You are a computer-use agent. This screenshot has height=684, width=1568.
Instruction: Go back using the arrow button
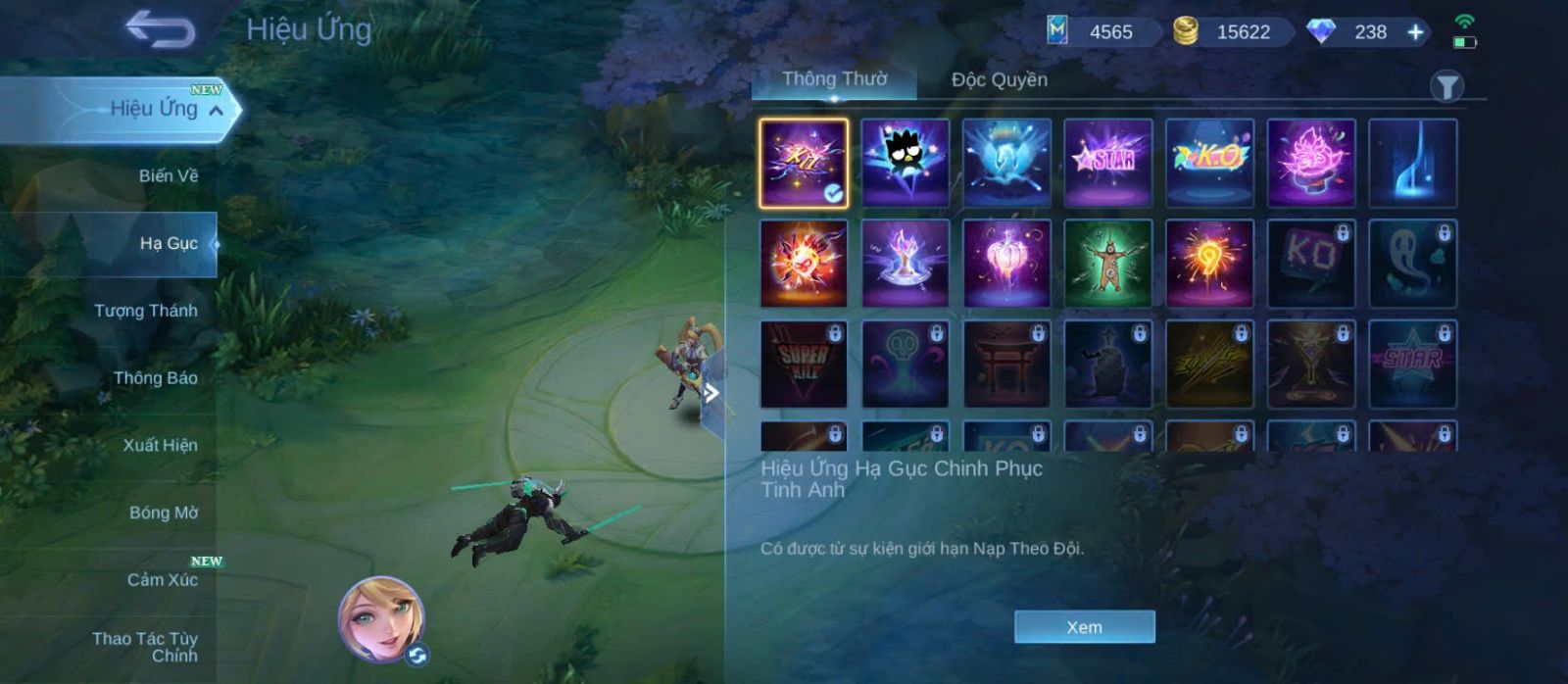click(160, 29)
